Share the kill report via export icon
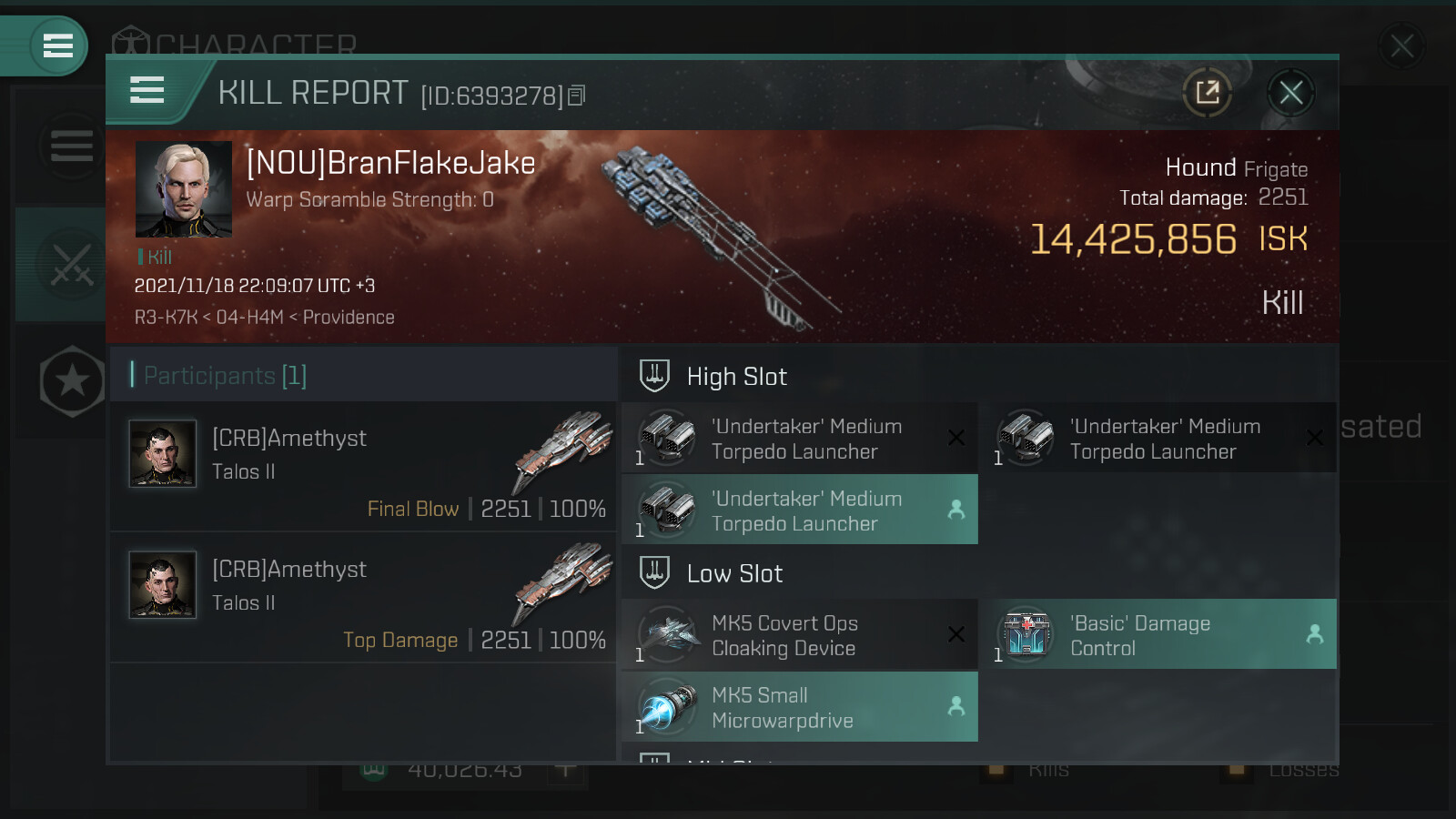Screen dimensions: 1456x819 pyautogui.click(x=1208, y=93)
